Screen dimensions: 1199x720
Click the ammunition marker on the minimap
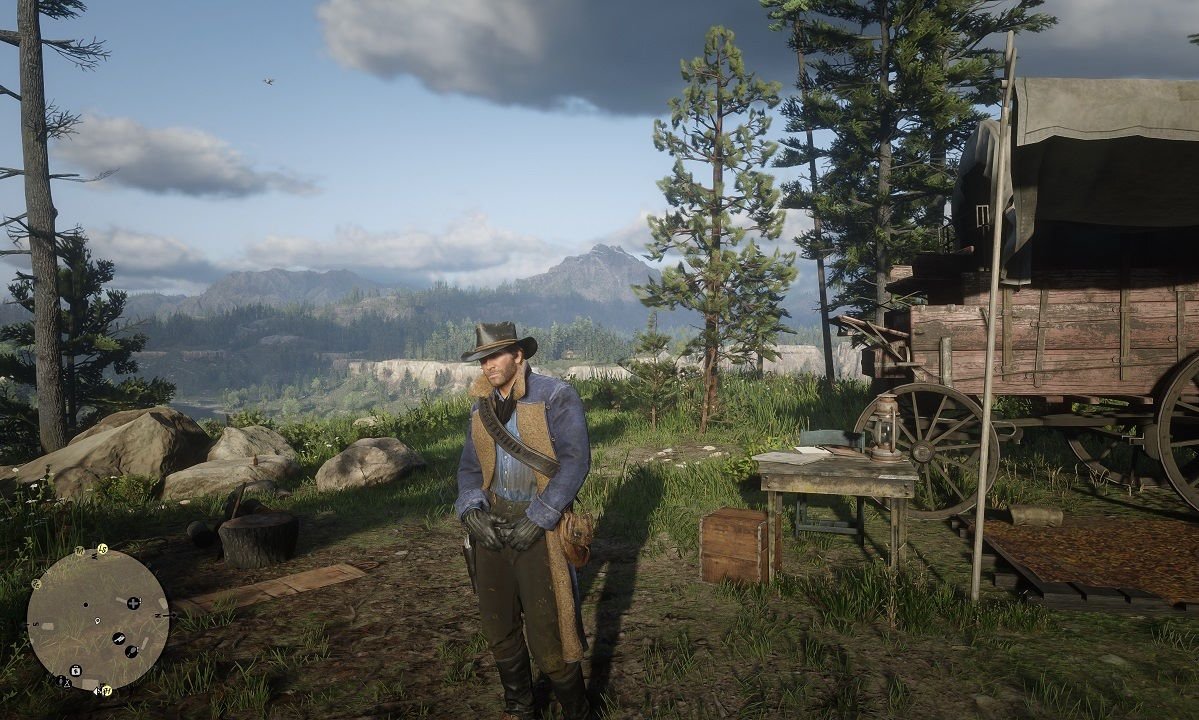point(119,638)
